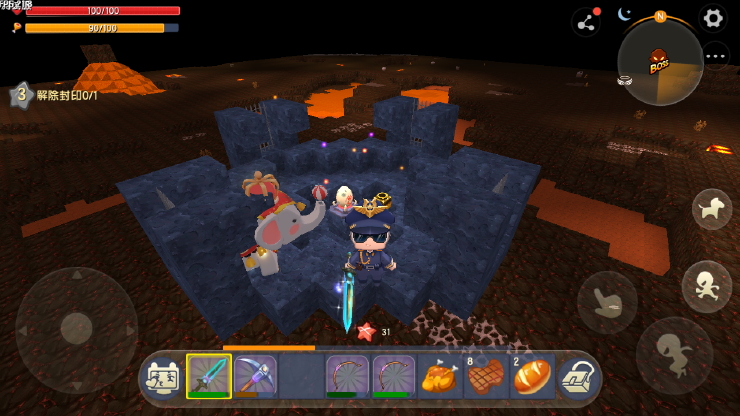
Task: Open the settings gear menu
Action: pos(712,17)
